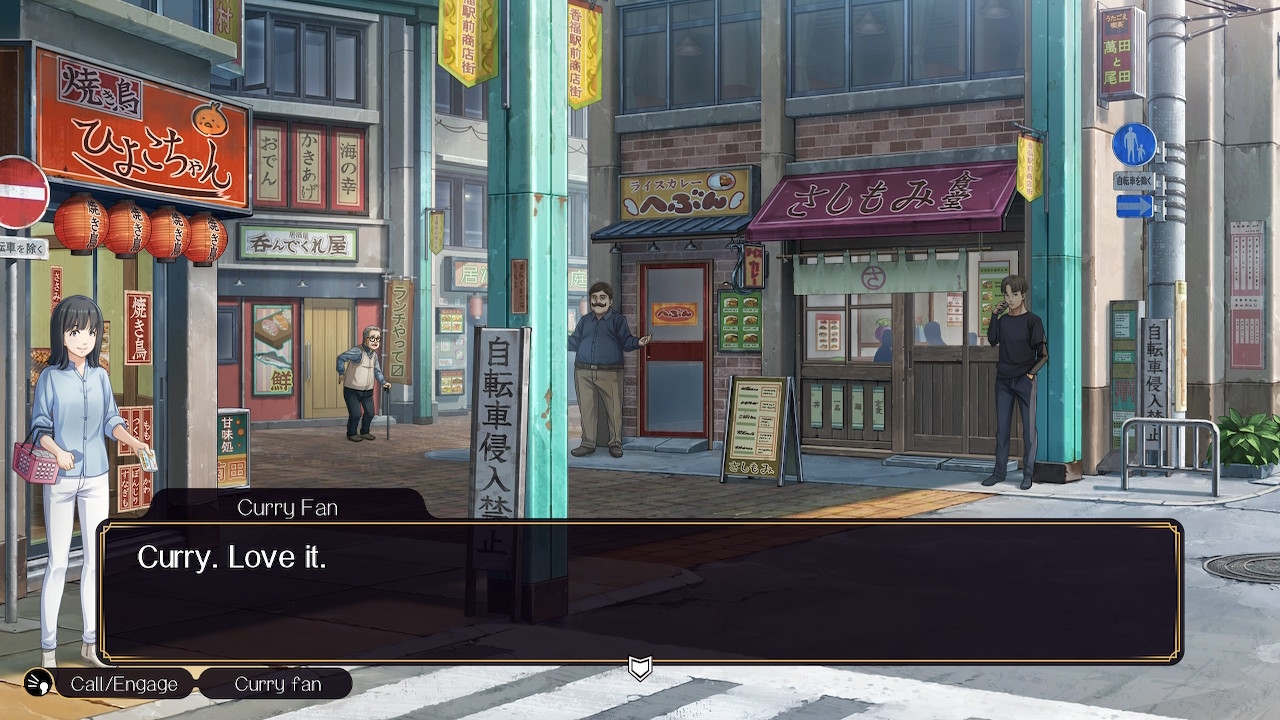Select the Call/Engage command
This screenshot has width=1280, height=720.
(123, 684)
